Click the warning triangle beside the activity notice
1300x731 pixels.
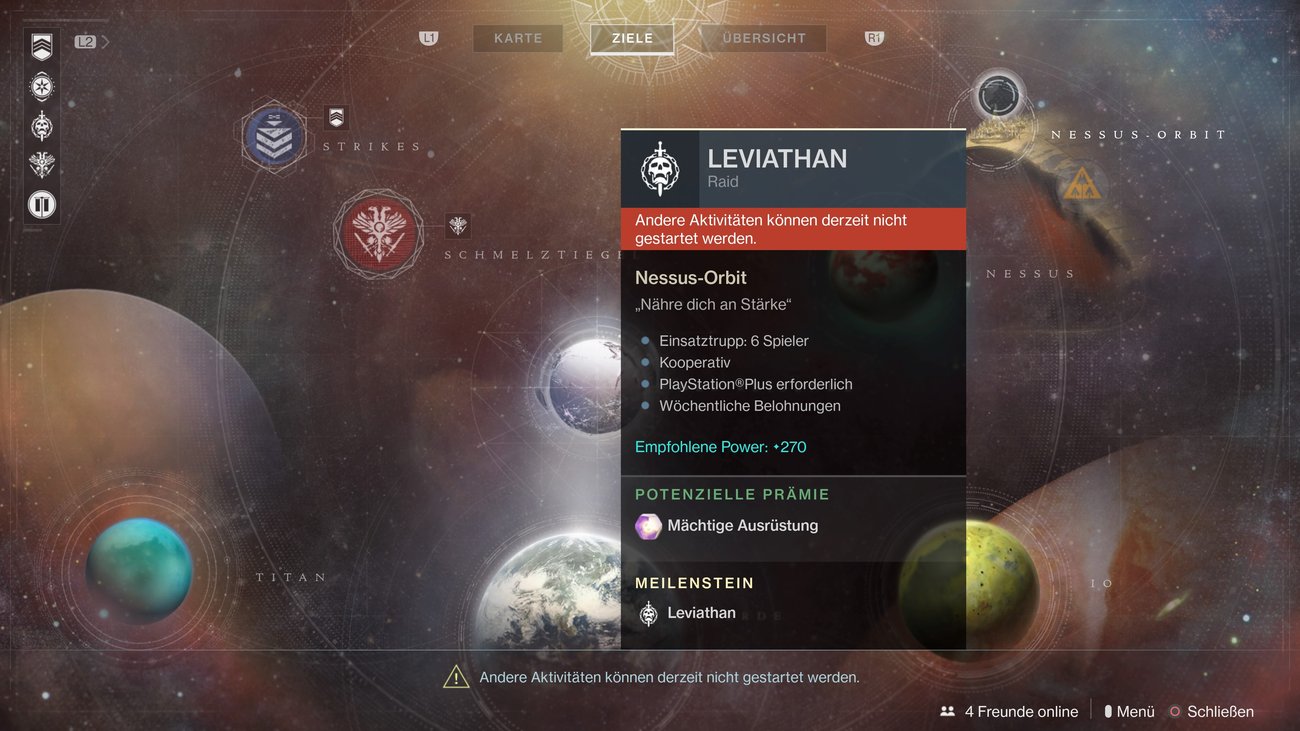click(456, 676)
